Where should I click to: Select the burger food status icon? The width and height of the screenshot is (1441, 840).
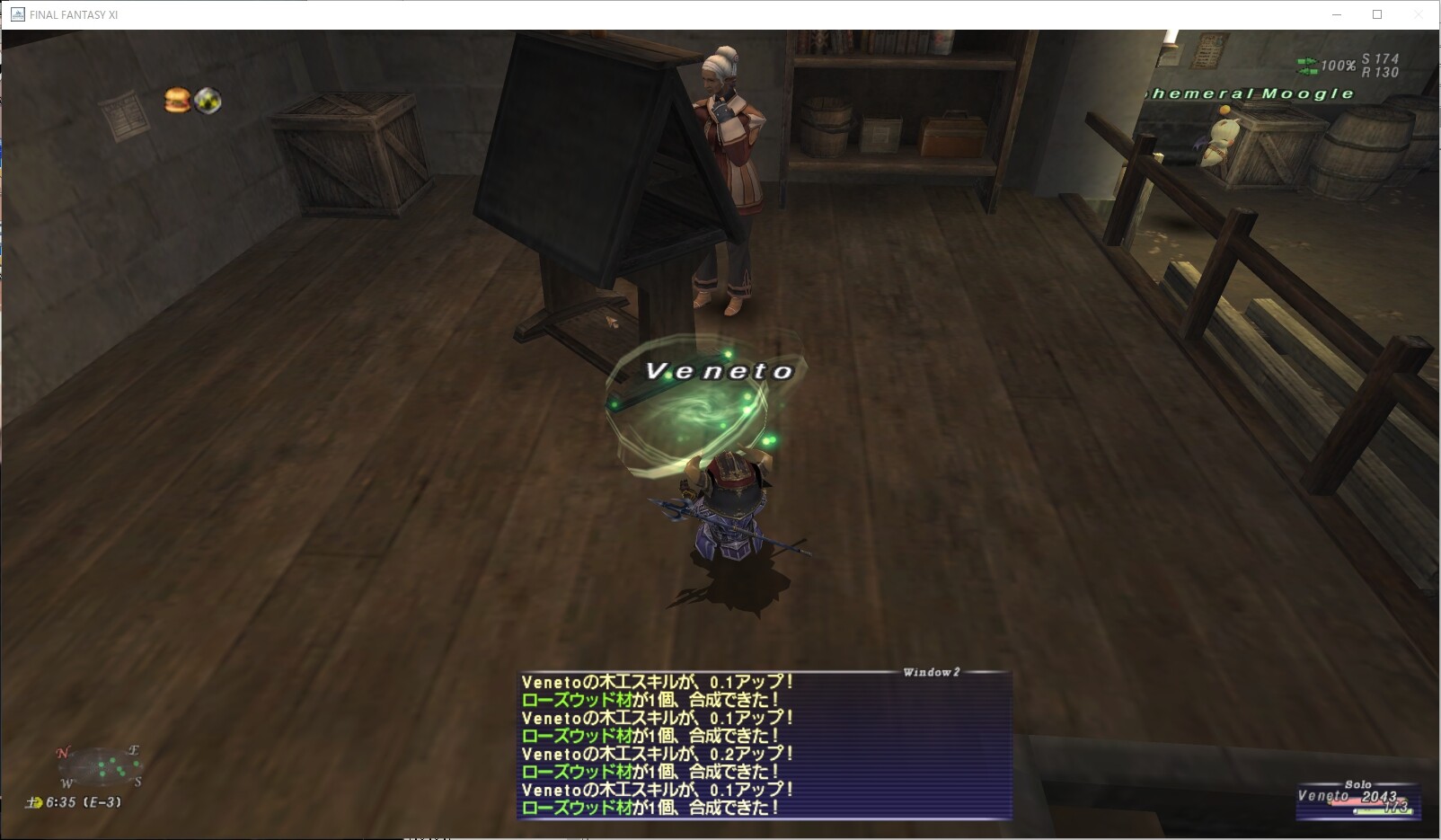pyautogui.click(x=177, y=101)
